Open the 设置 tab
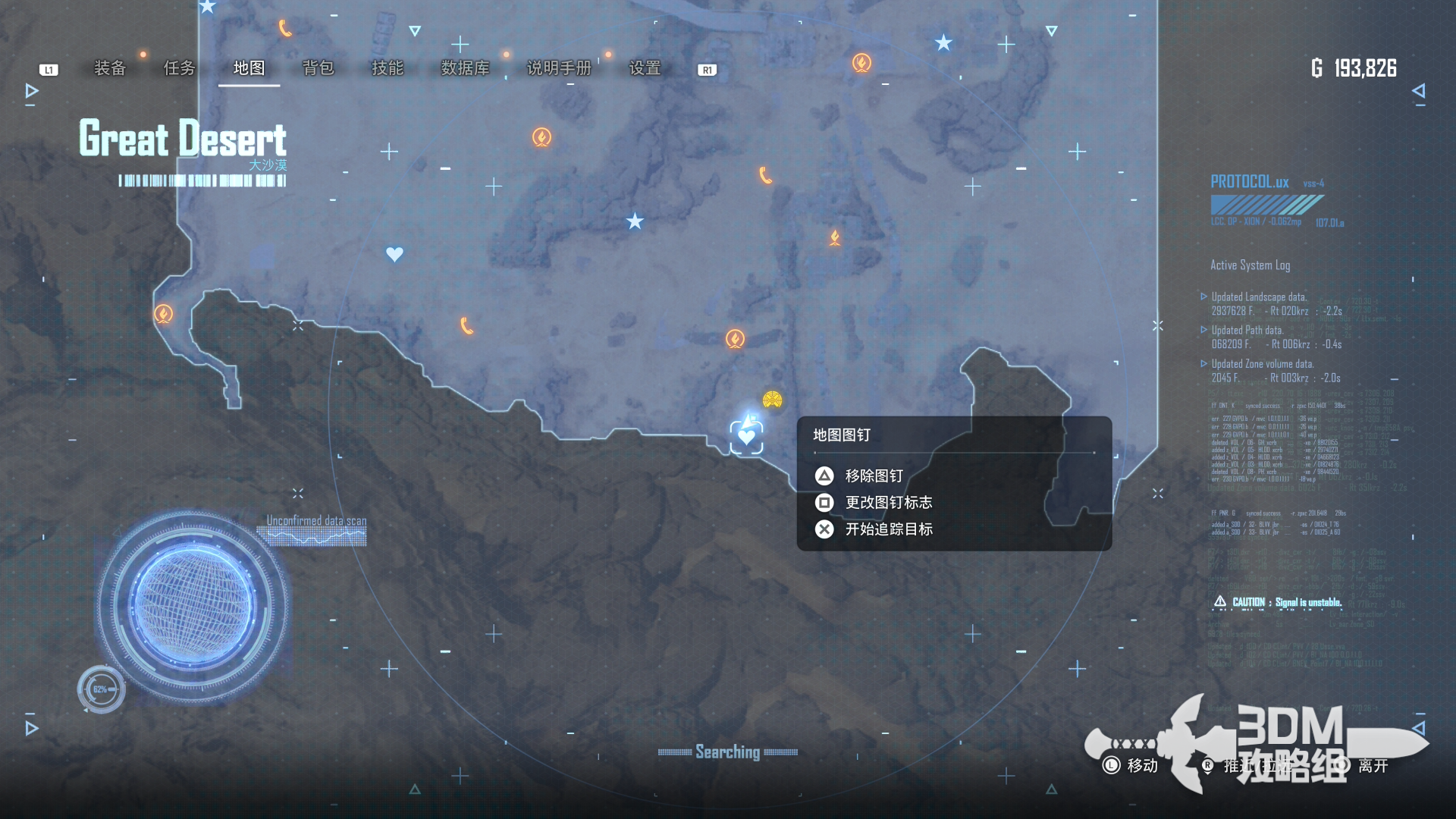The width and height of the screenshot is (1456, 819). [645, 68]
